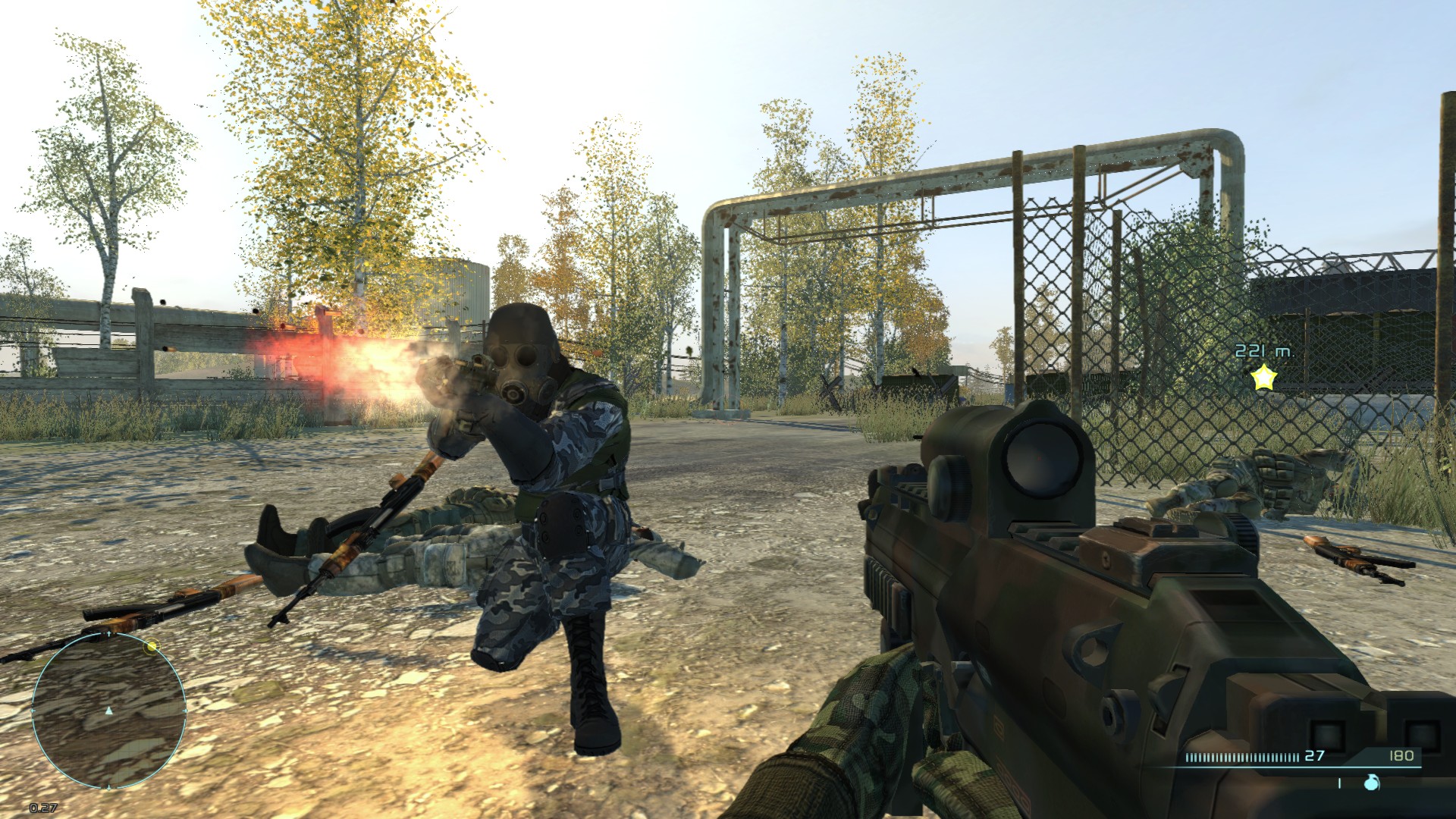Click the radiation counter showing 0.27
The width and height of the screenshot is (1456, 819).
(42, 807)
